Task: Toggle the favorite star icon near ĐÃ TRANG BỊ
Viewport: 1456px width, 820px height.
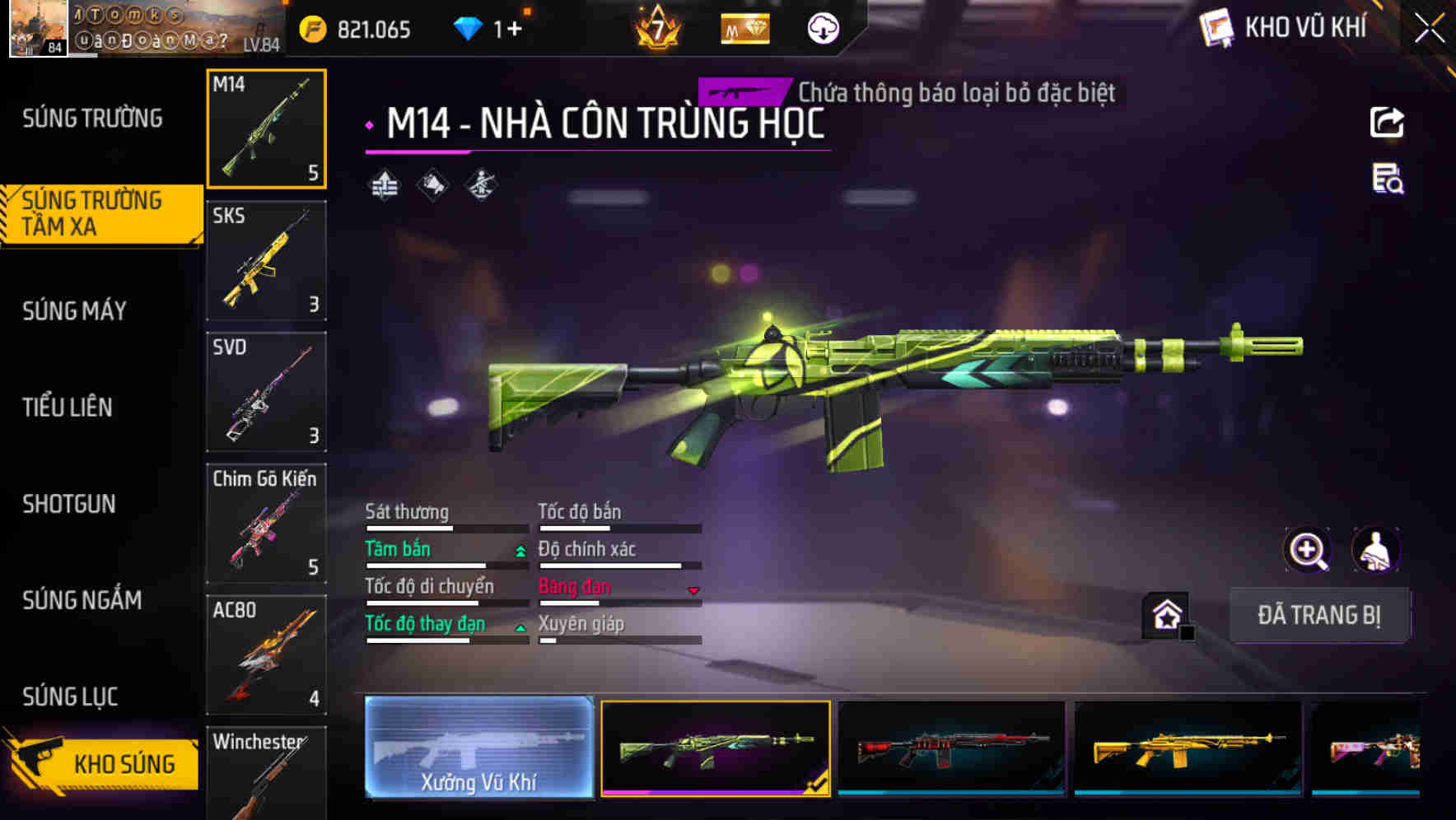Action: [x=1164, y=614]
